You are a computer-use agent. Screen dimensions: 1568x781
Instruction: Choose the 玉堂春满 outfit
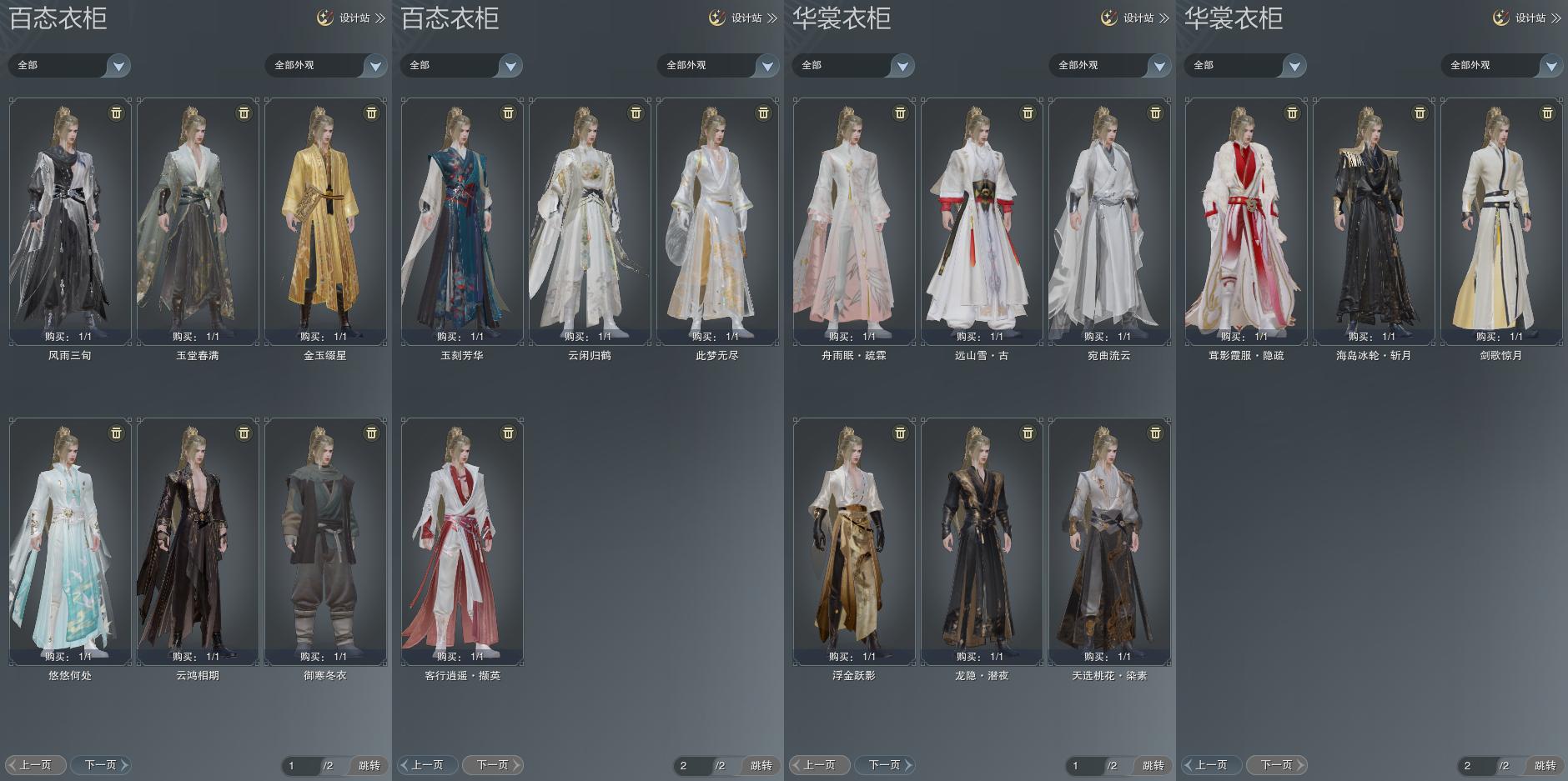(x=198, y=221)
